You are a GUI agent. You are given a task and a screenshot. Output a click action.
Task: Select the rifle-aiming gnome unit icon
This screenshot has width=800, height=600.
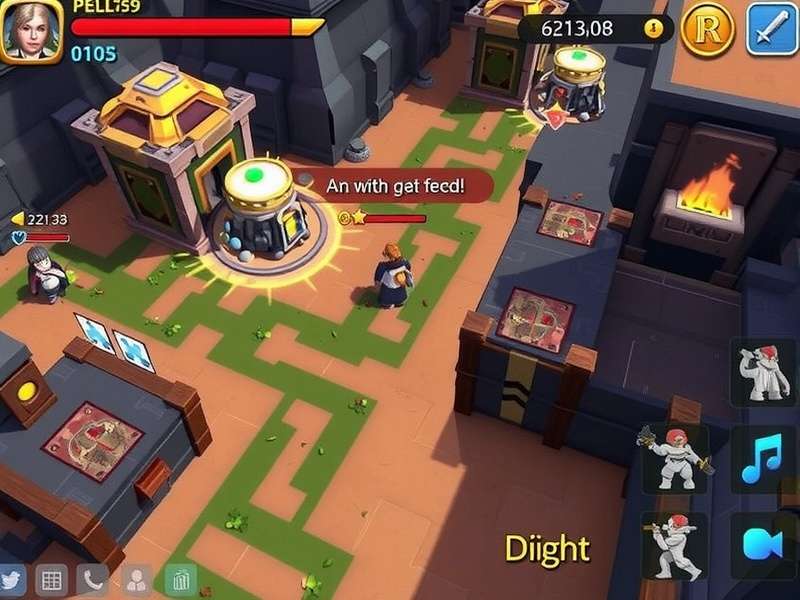point(674,546)
